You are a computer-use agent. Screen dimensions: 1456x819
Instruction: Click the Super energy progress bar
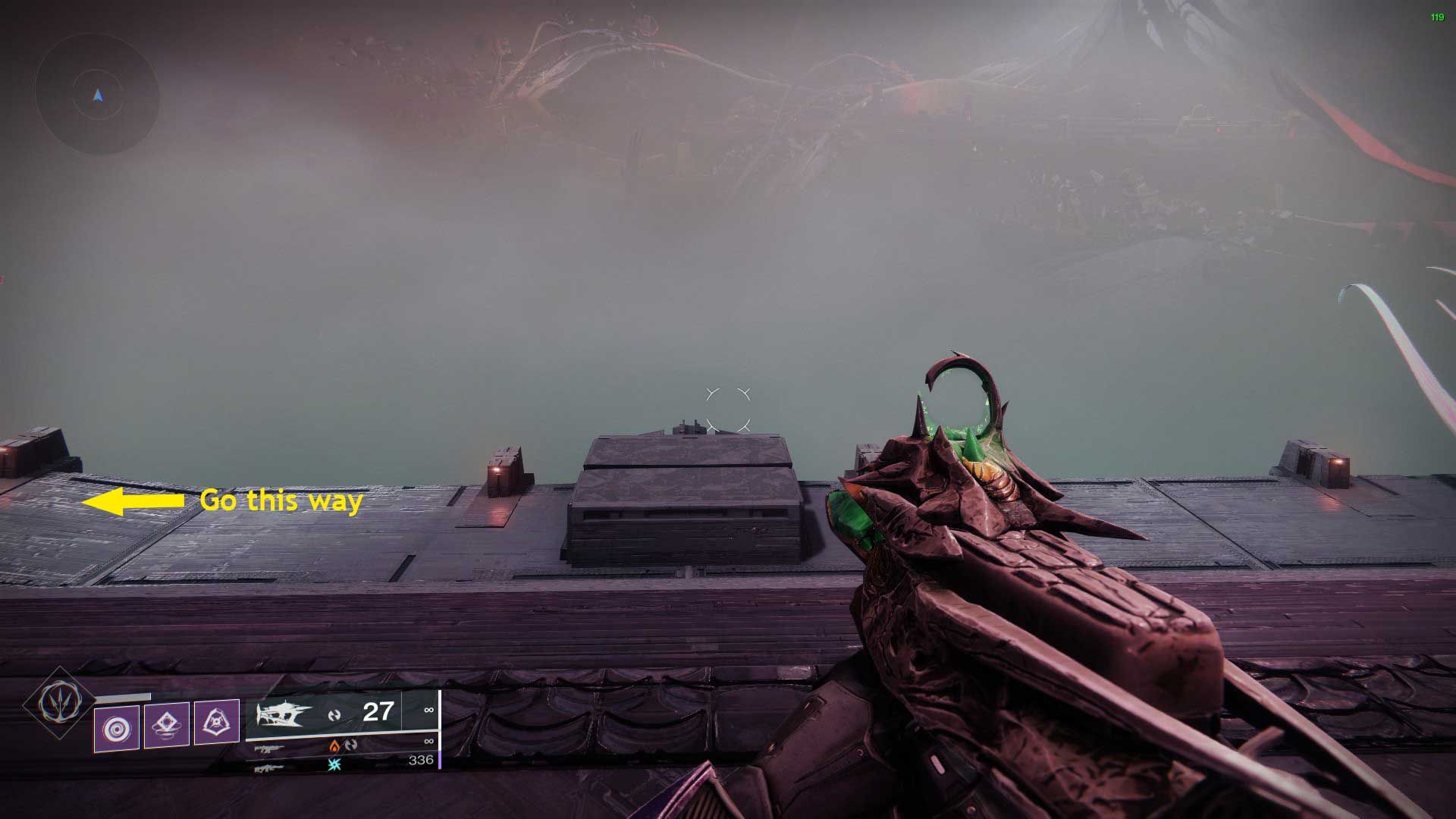[123, 695]
